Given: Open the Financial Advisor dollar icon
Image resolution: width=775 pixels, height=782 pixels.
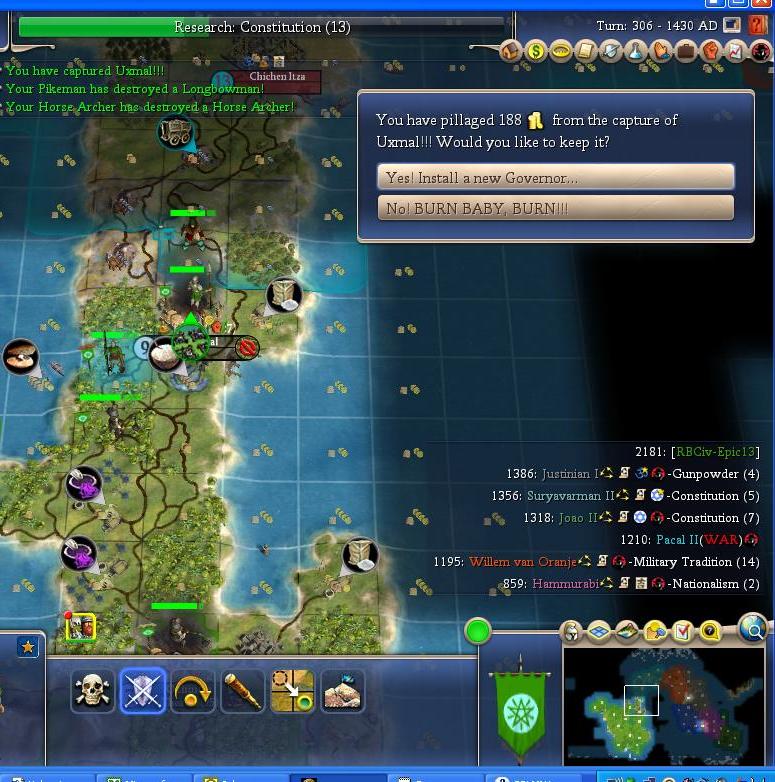Looking at the screenshot, I should (536, 51).
